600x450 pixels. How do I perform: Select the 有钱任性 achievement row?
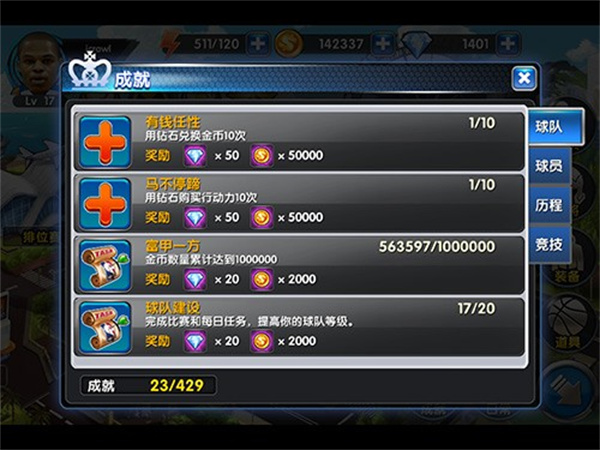coord(300,140)
